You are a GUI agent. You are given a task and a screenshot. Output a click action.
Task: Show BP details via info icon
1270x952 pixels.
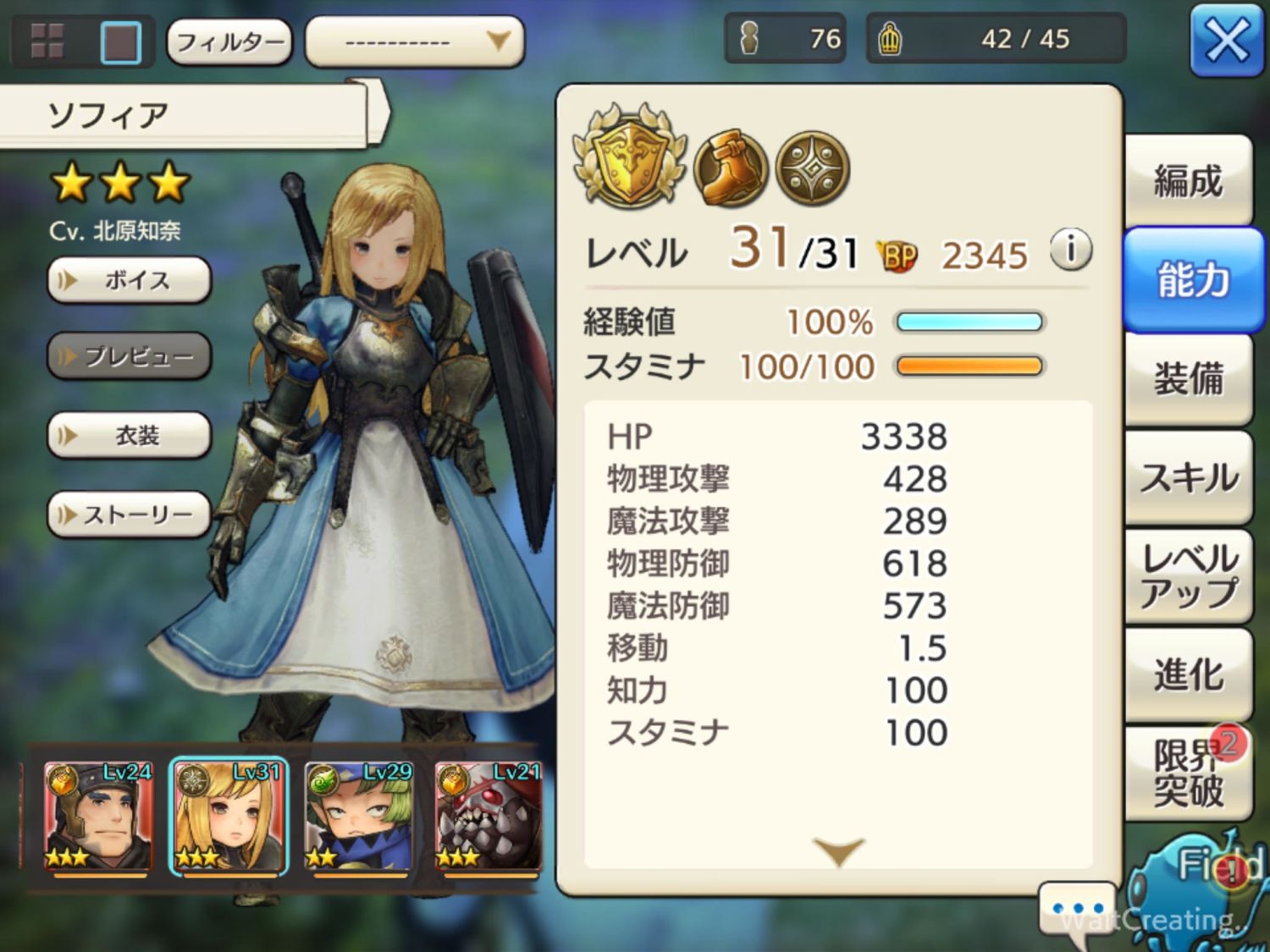1070,250
